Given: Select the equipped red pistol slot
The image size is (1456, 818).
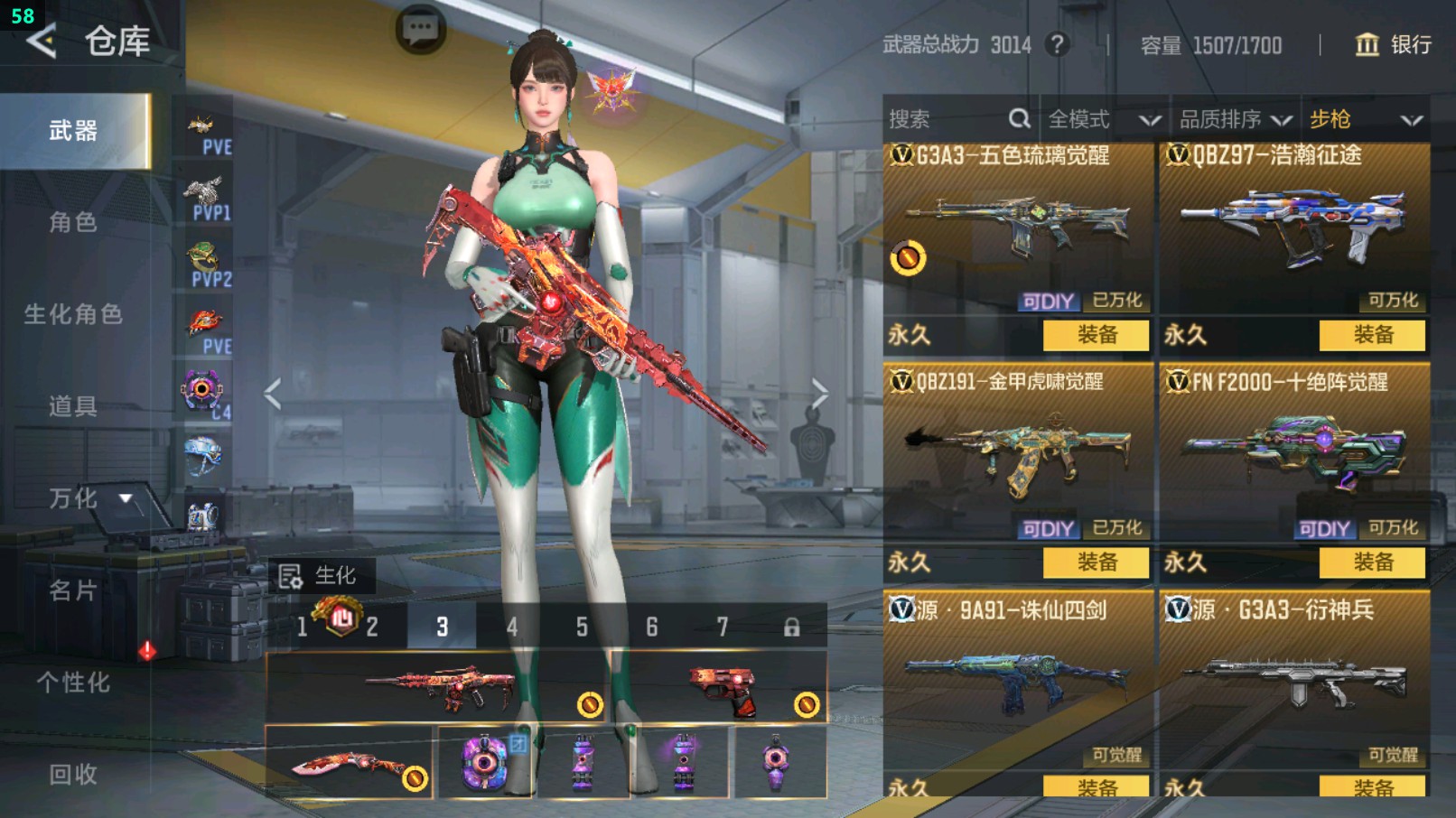Looking at the screenshot, I should pos(721,689).
